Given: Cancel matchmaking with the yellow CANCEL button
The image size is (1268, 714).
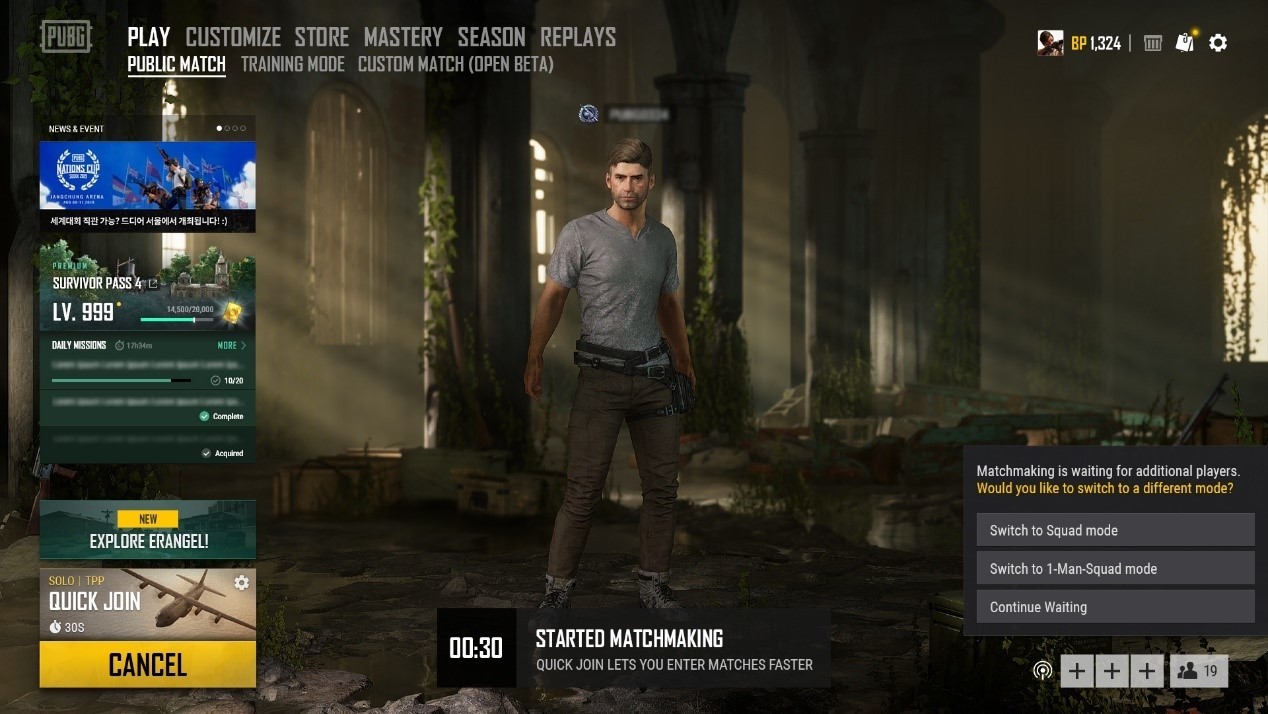Looking at the screenshot, I should (x=147, y=664).
